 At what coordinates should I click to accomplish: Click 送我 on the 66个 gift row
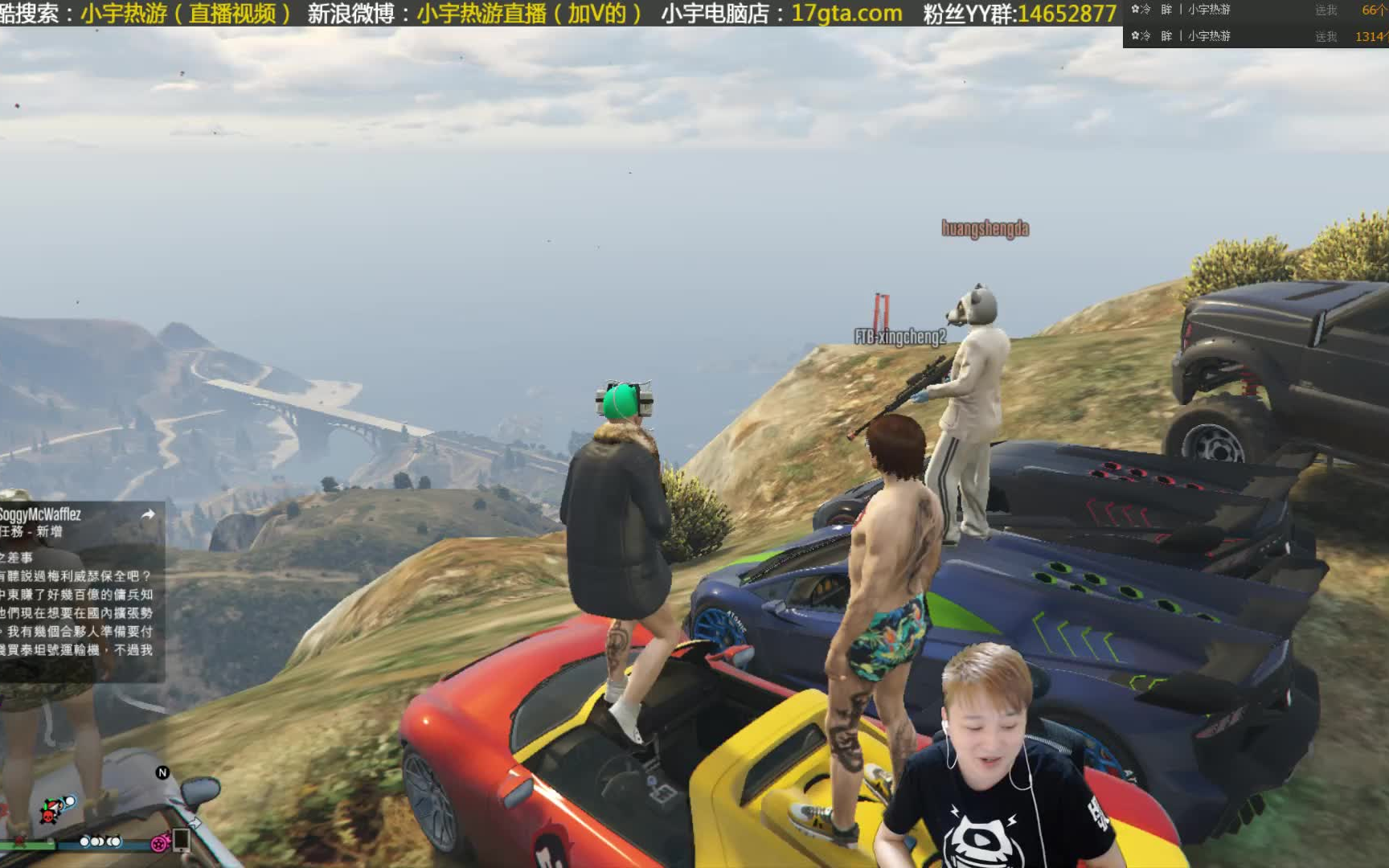pos(1326,10)
